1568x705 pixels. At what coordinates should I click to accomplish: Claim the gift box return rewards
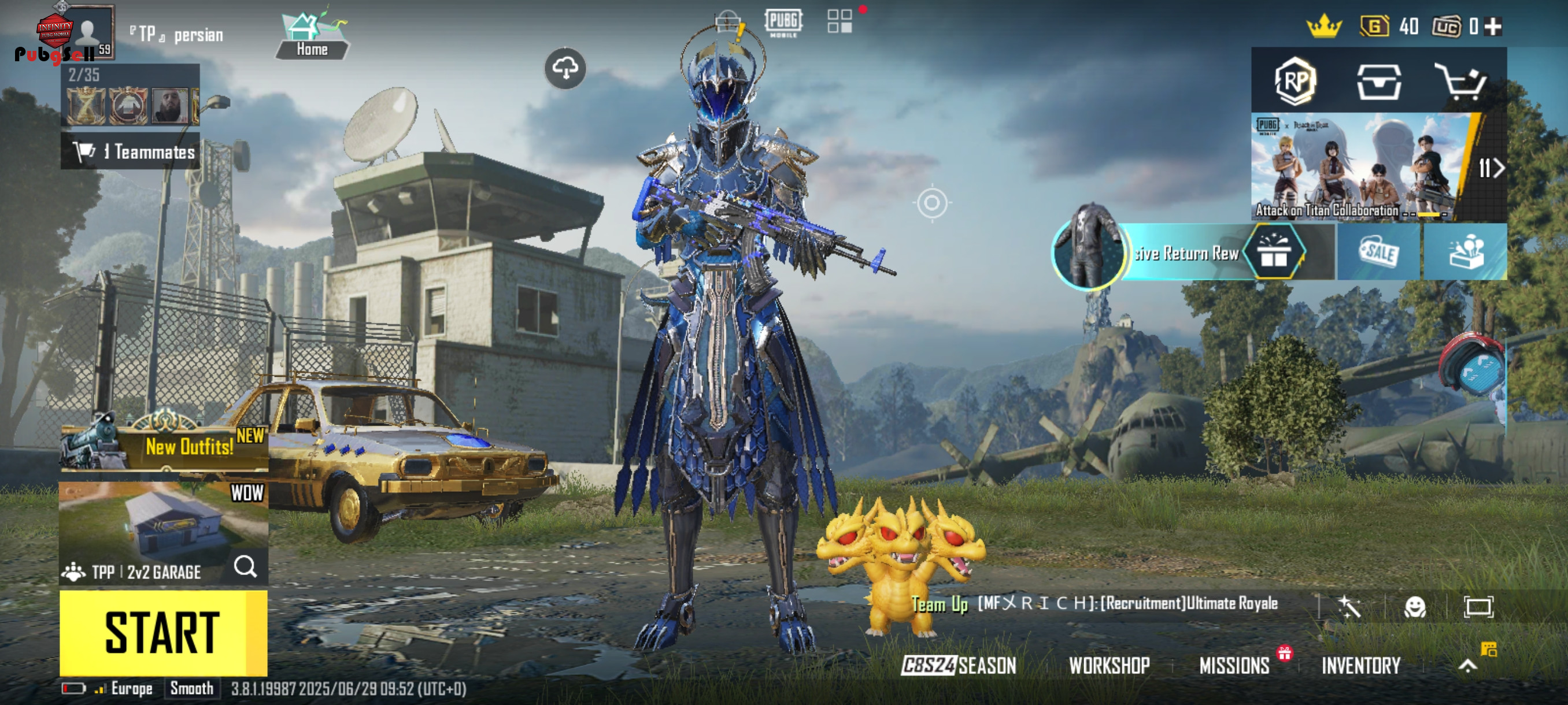tap(1273, 251)
